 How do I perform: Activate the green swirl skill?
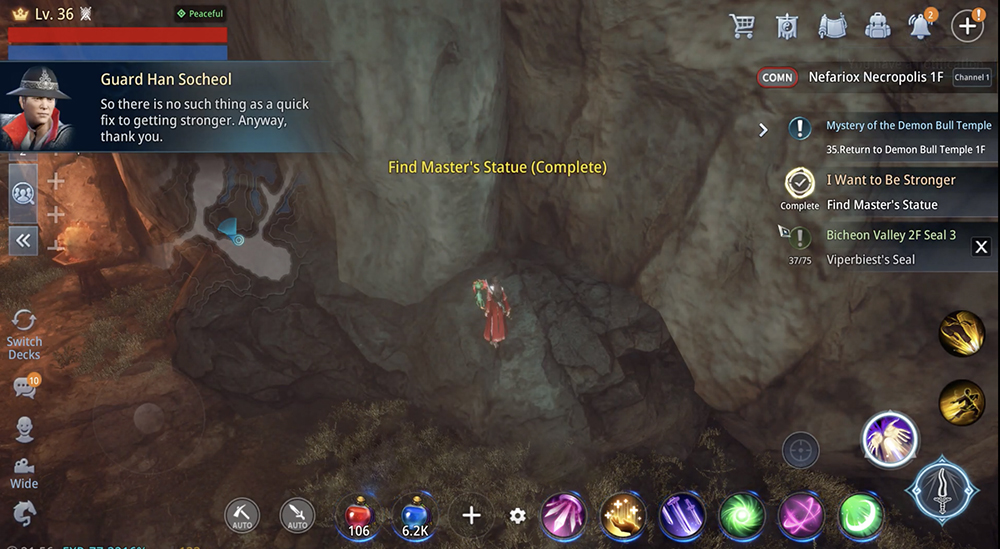(741, 516)
